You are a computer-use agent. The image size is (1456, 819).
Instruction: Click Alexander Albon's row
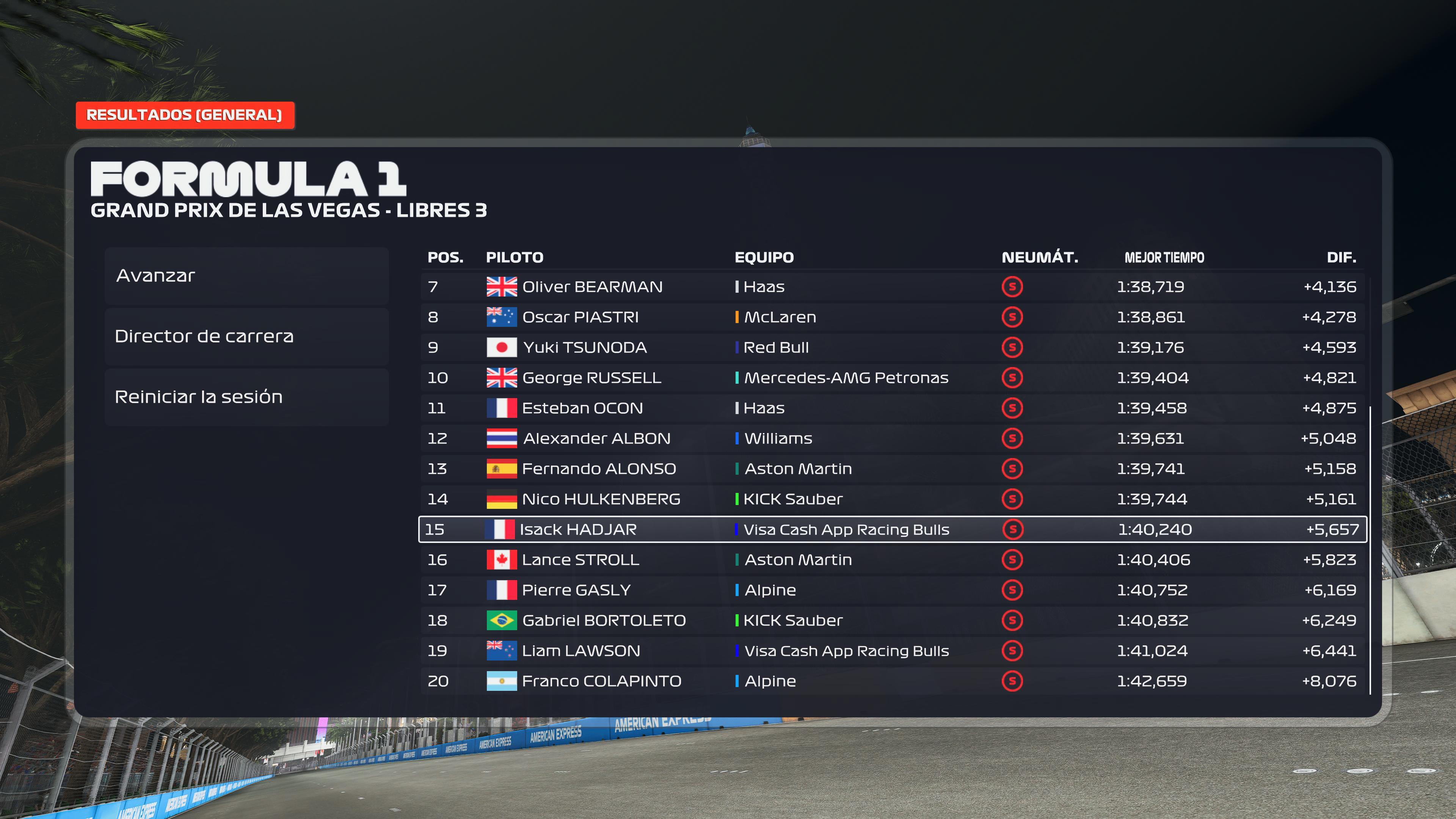point(892,439)
